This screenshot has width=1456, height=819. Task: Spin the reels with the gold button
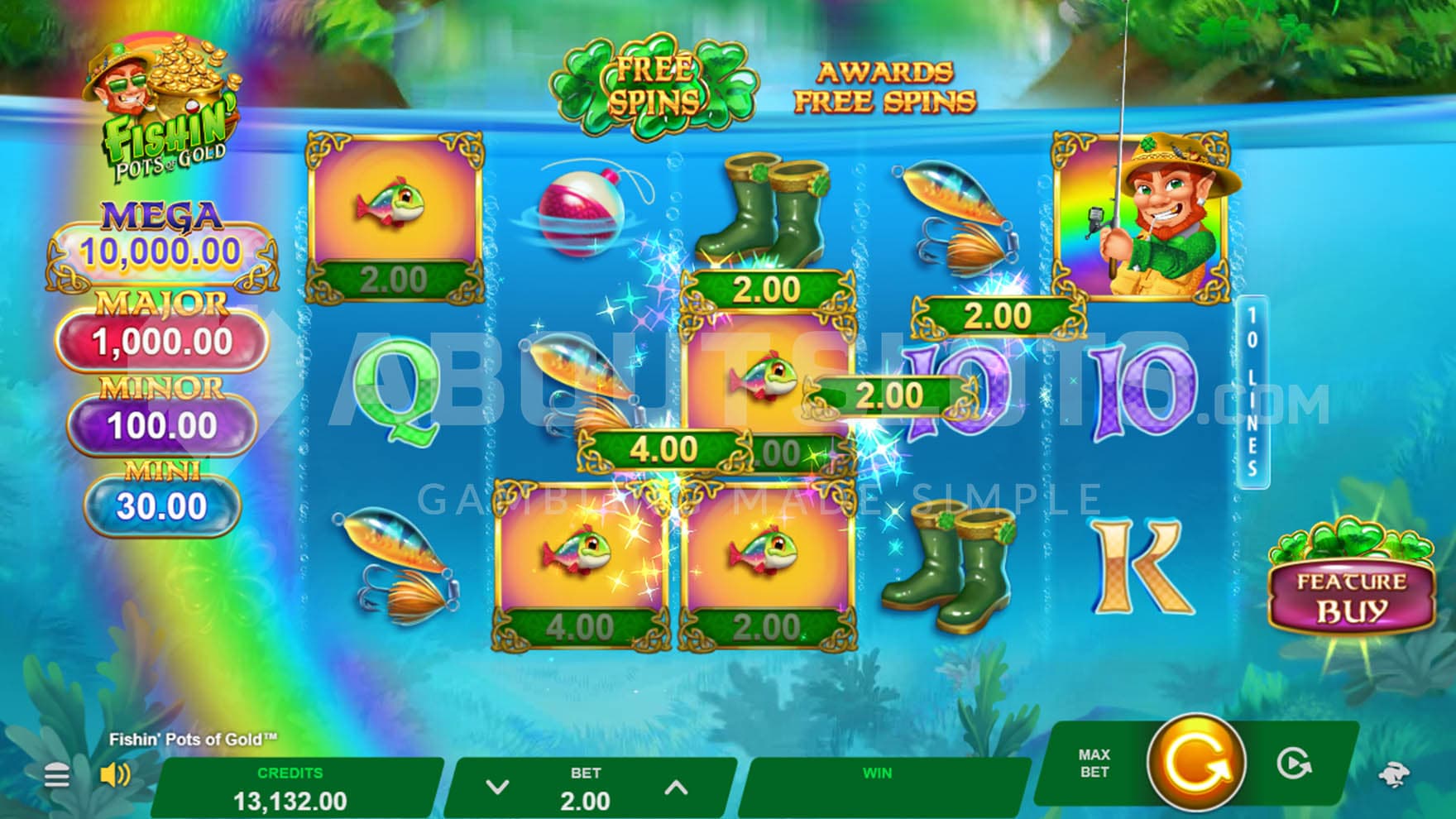(1195, 763)
